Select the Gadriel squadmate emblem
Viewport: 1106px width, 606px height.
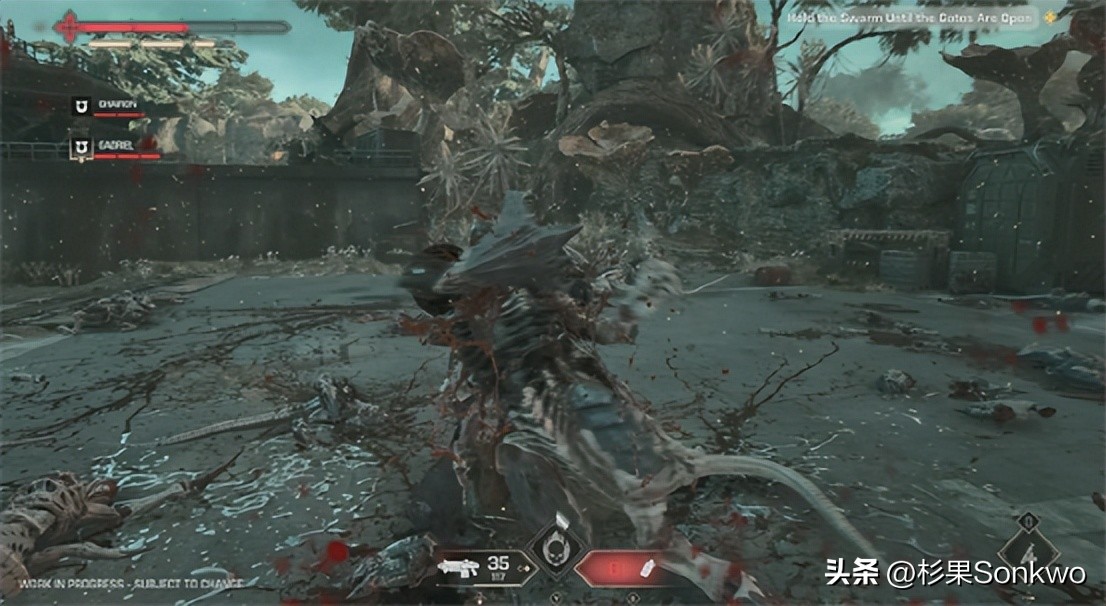coord(81,147)
